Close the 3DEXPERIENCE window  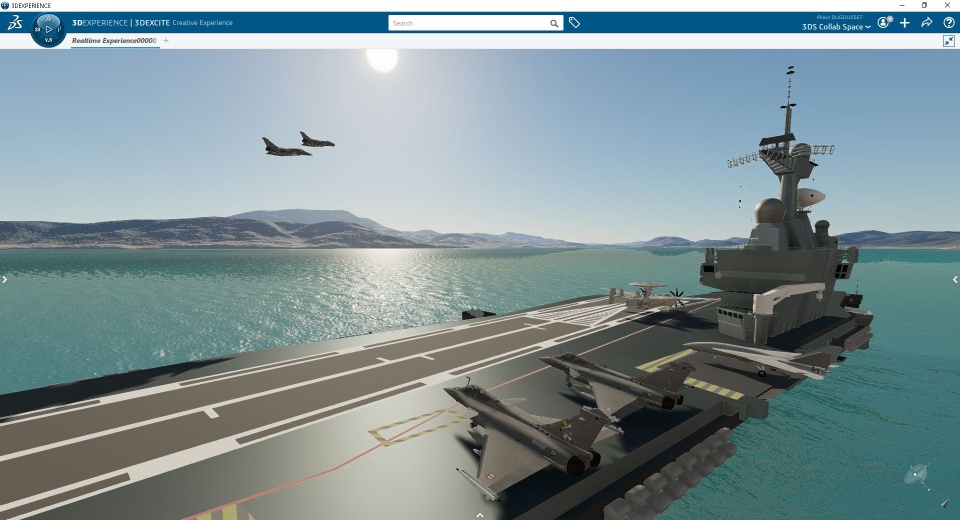pyautogui.click(x=948, y=5)
